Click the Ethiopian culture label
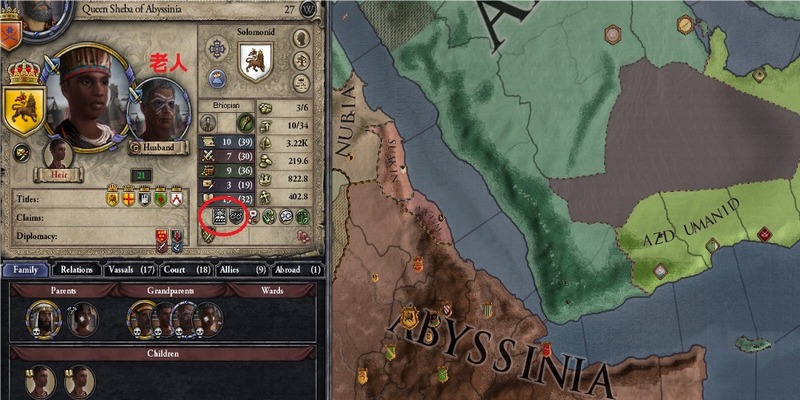The image size is (800, 400). 225,104
